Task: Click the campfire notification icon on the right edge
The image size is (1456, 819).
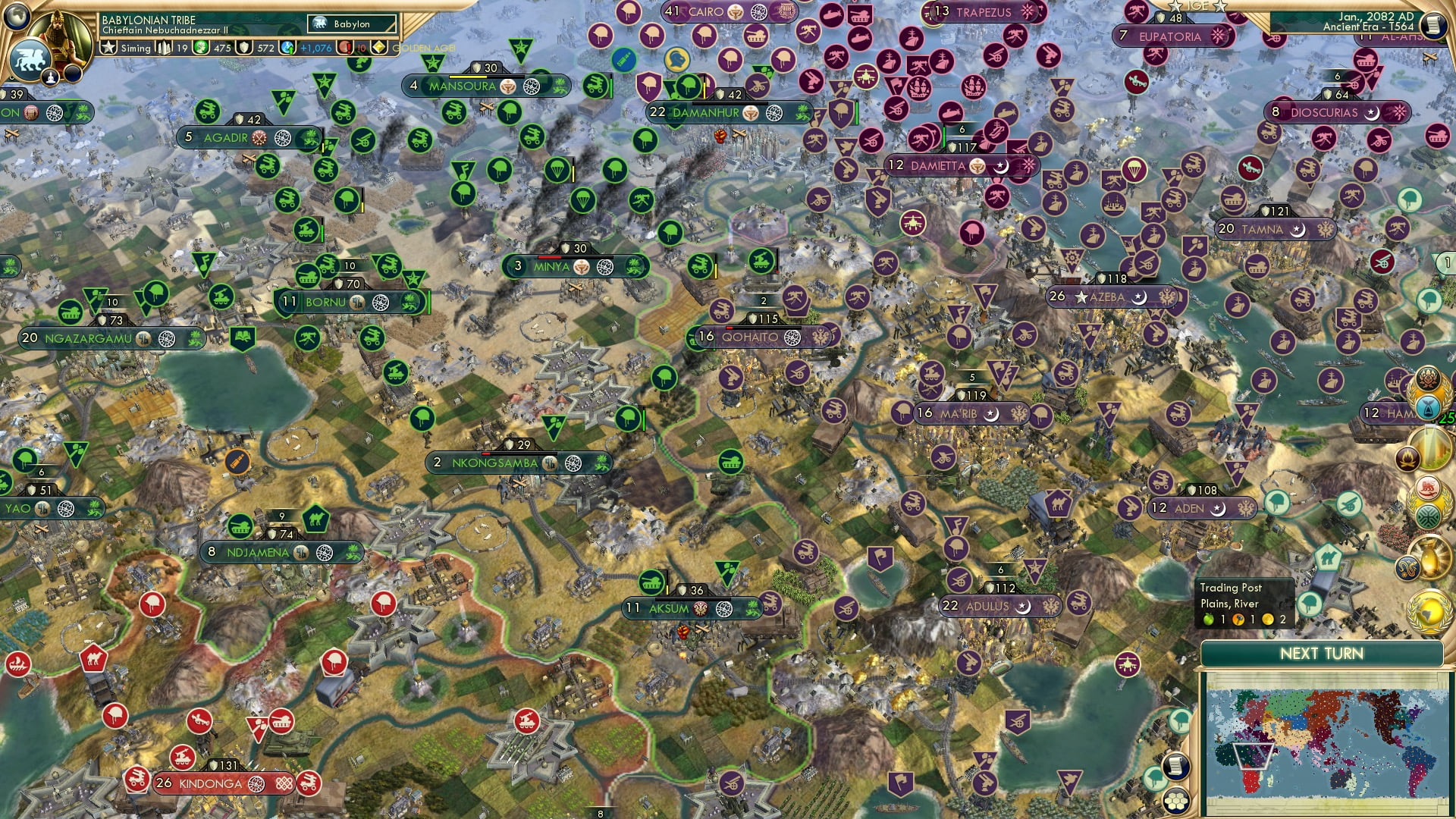Action: [1410, 457]
